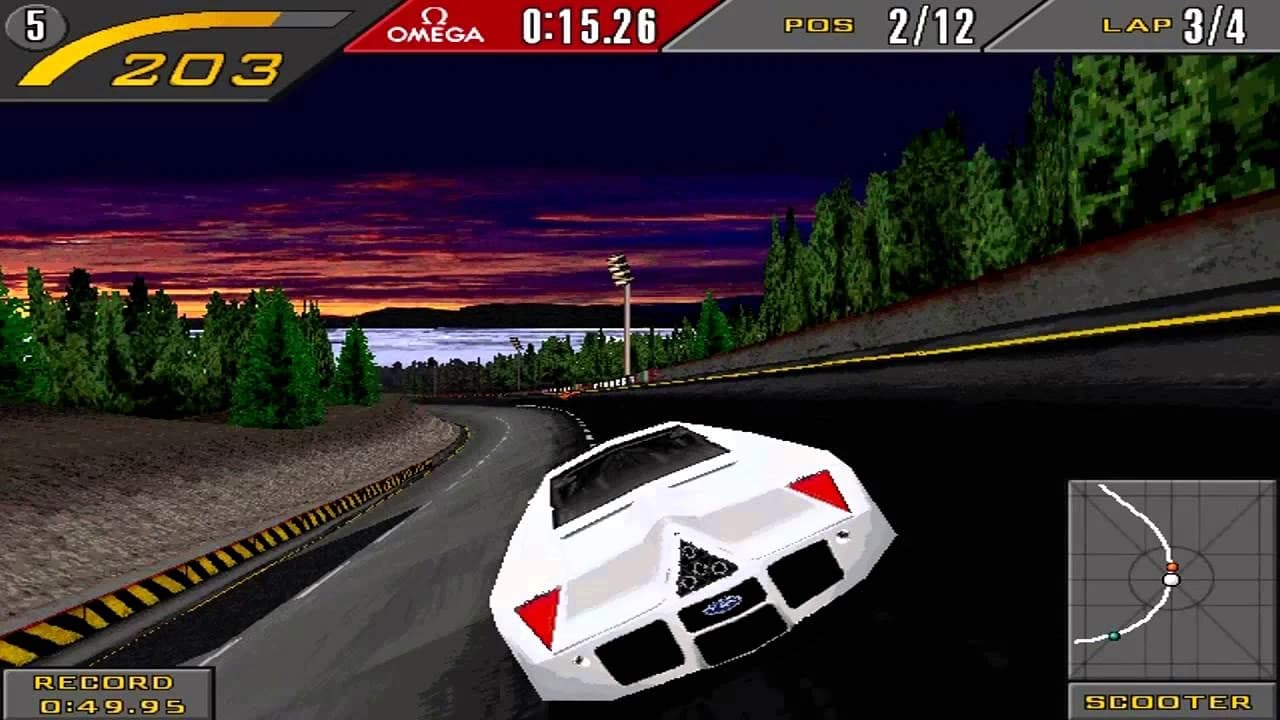Click the orange rival dot on map

tap(1172, 567)
